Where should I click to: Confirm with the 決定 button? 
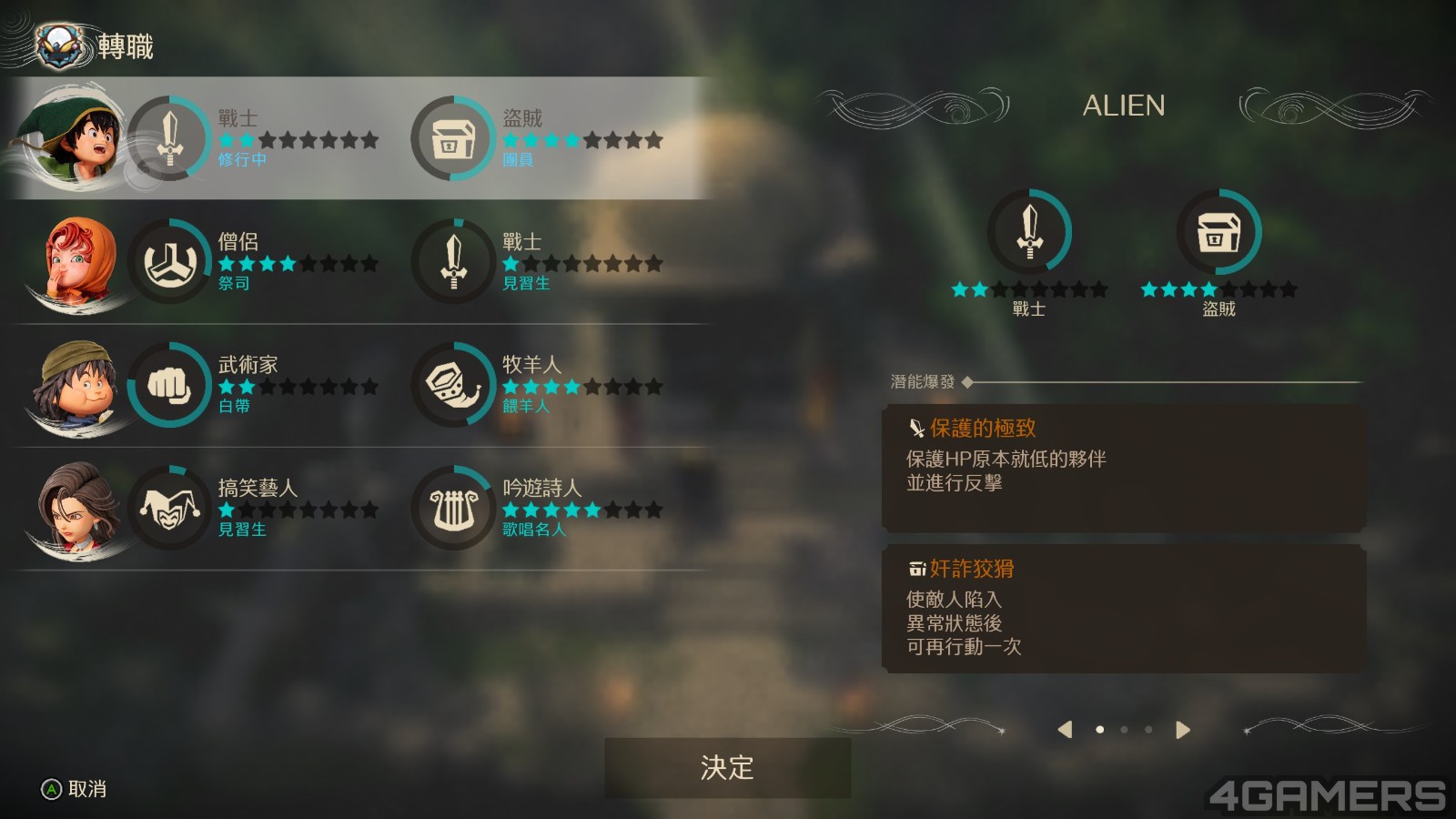727,767
